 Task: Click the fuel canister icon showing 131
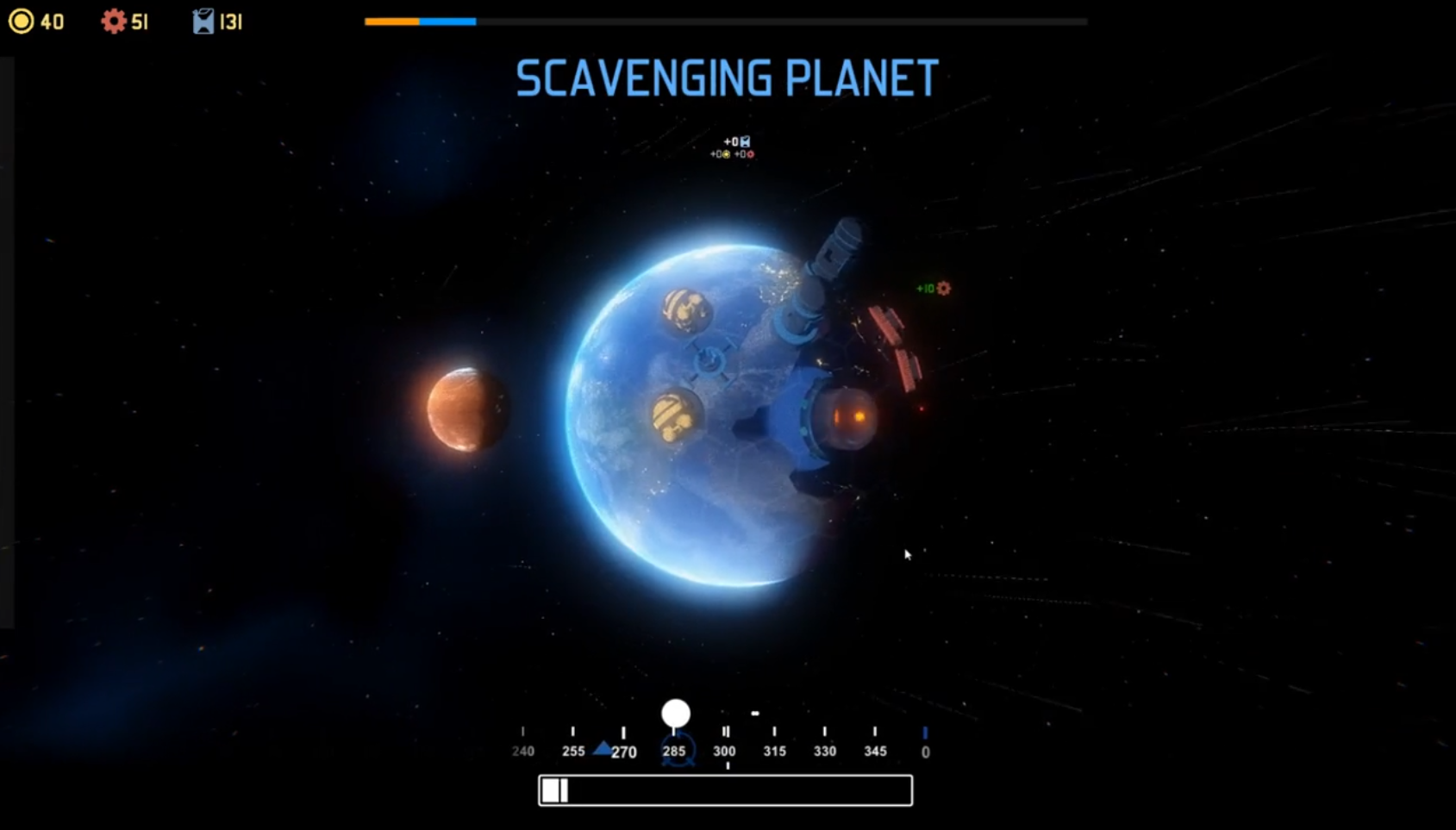pos(203,21)
